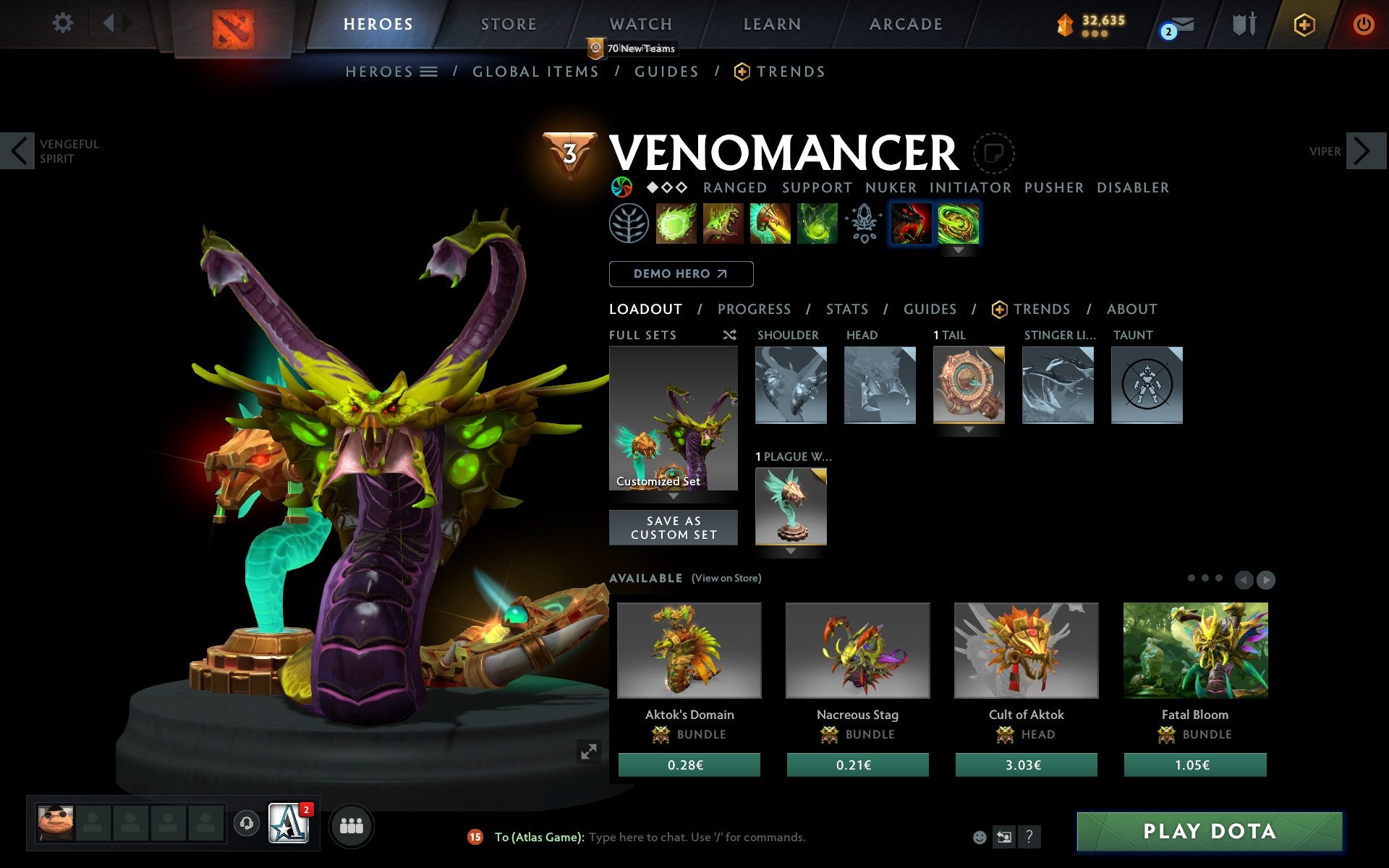Expand the Tail item slot dropdown arrow
The image size is (1389, 868).
pyautogui.click(x=969, y=428)
